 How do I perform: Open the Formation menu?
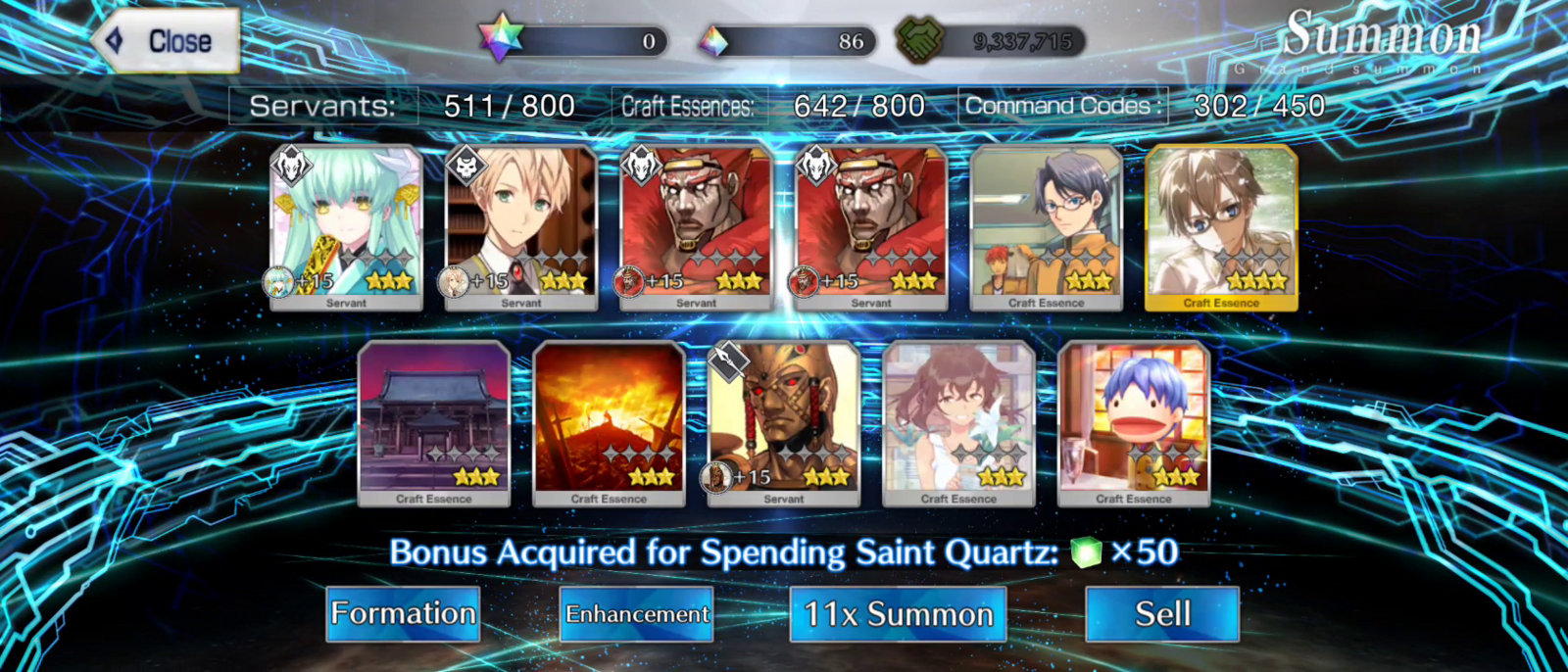coord(403,614)
